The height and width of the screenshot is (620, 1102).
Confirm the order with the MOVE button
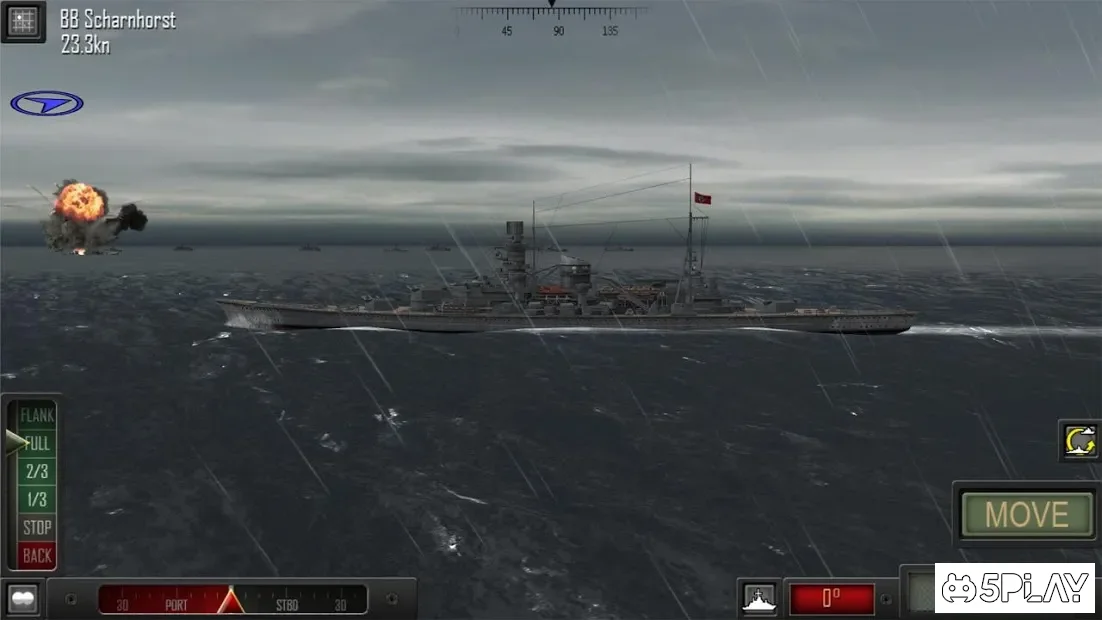(x=1026, y=515)
